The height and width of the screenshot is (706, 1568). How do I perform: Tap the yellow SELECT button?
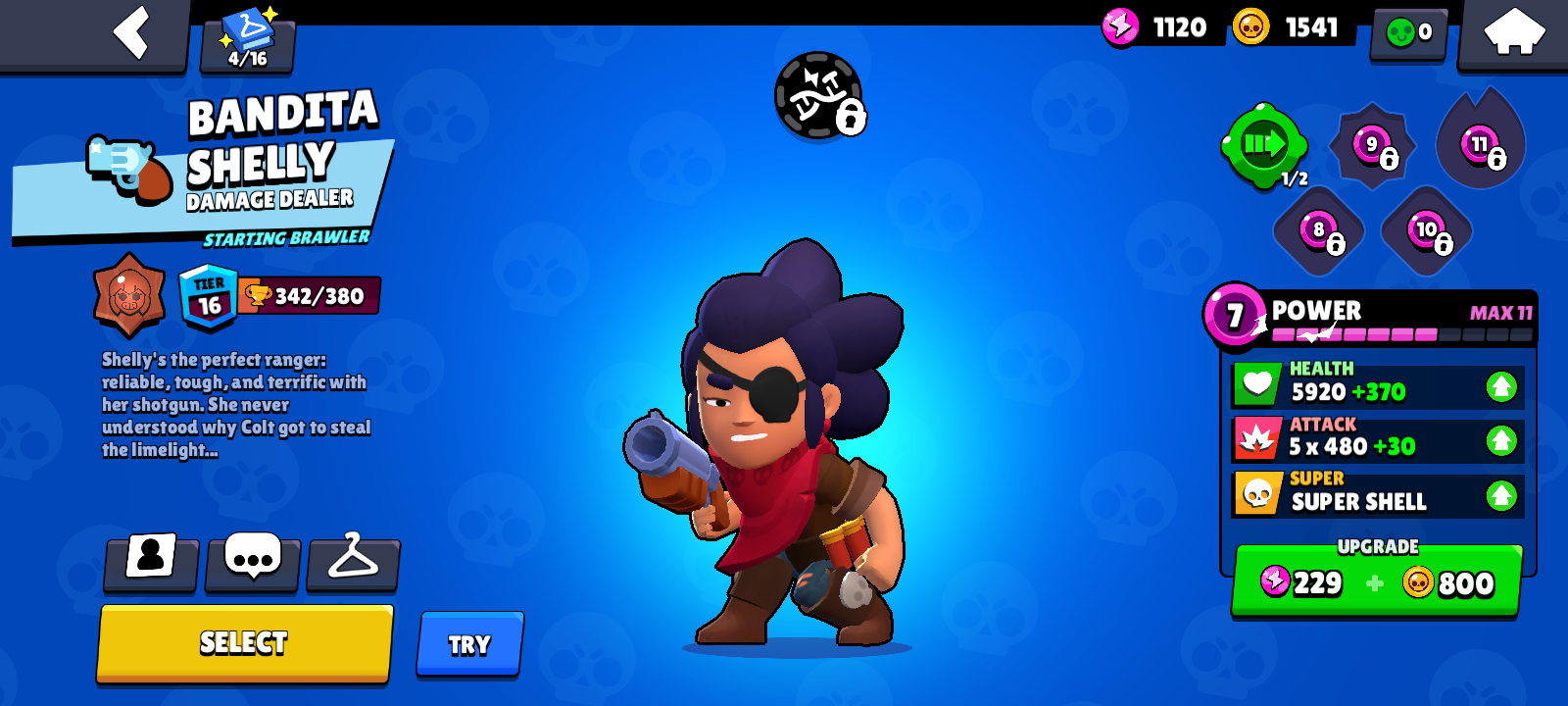click(243, 643)
